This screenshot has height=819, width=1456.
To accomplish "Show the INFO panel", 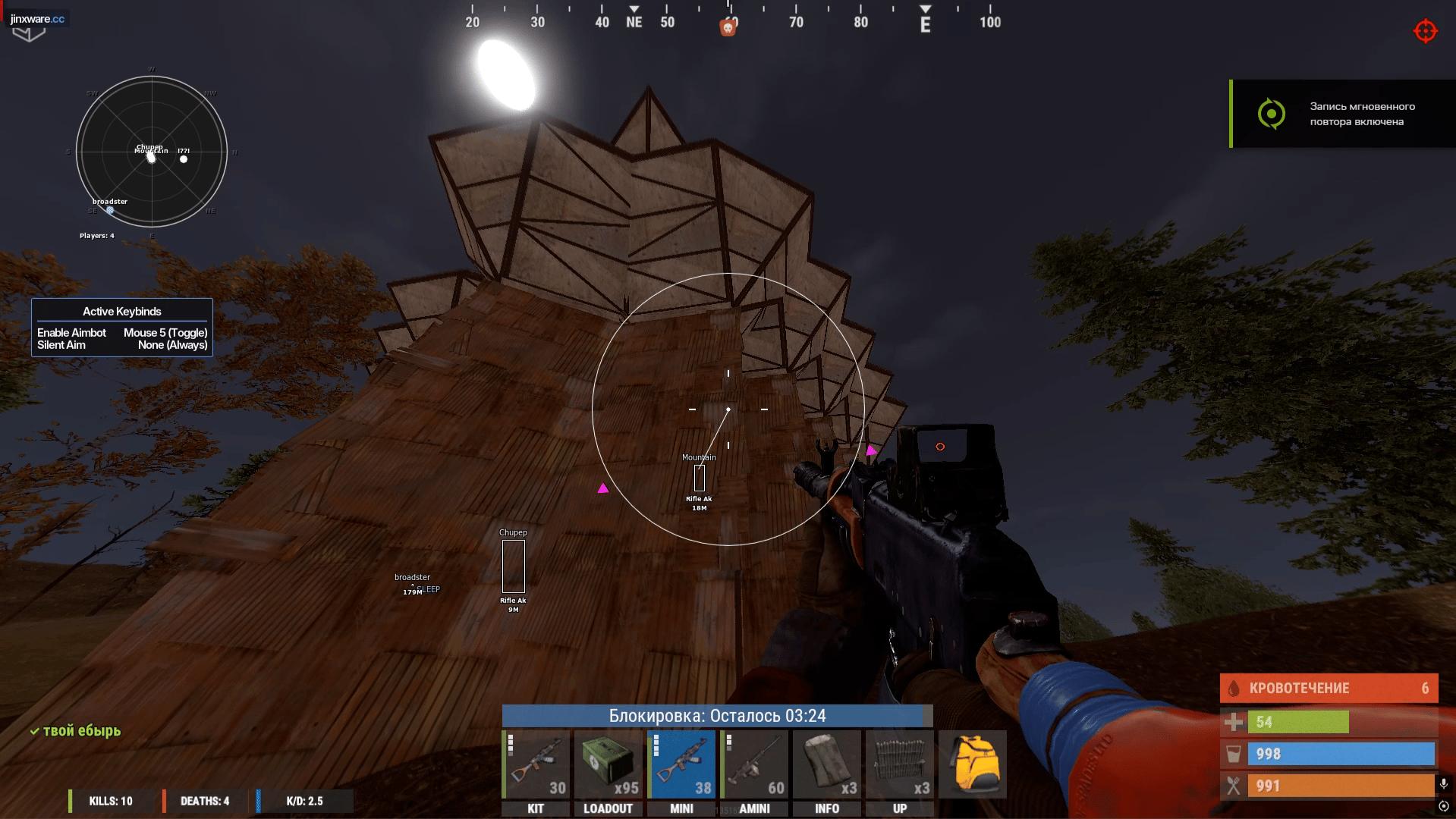I will coord(827,808).
